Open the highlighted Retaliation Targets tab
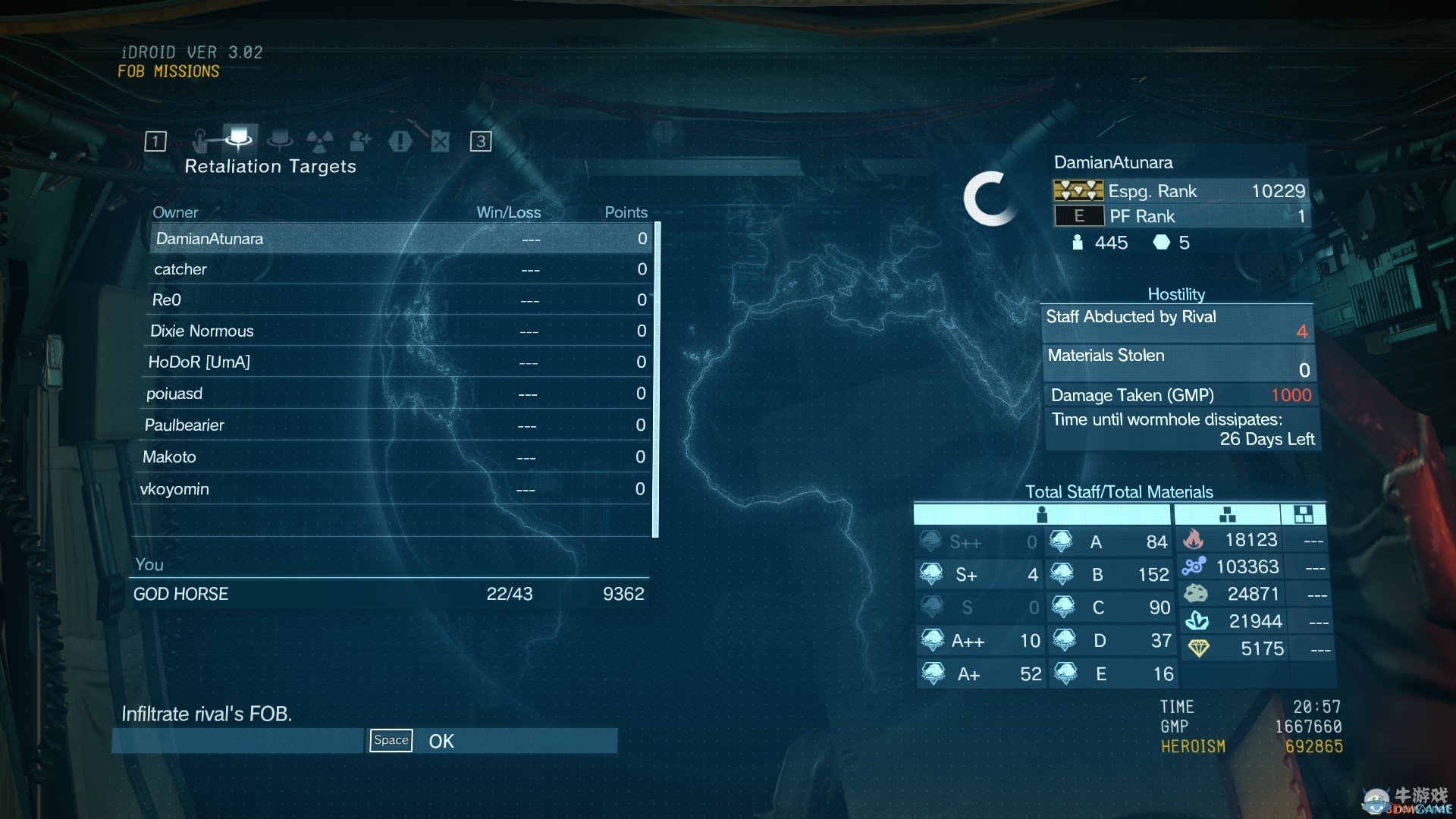The image size is (1456, 819). click(240, 140)
